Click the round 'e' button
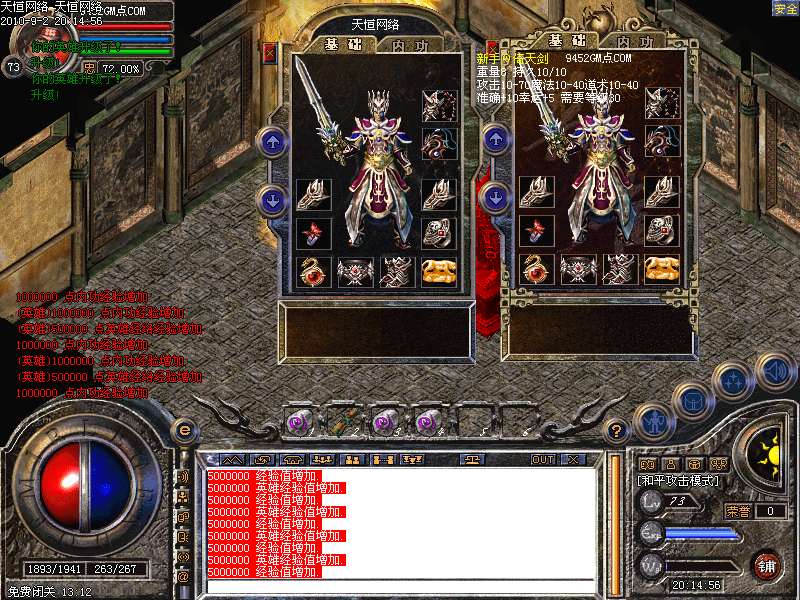This screenshot has width=800, height=600. coord(184,430)
